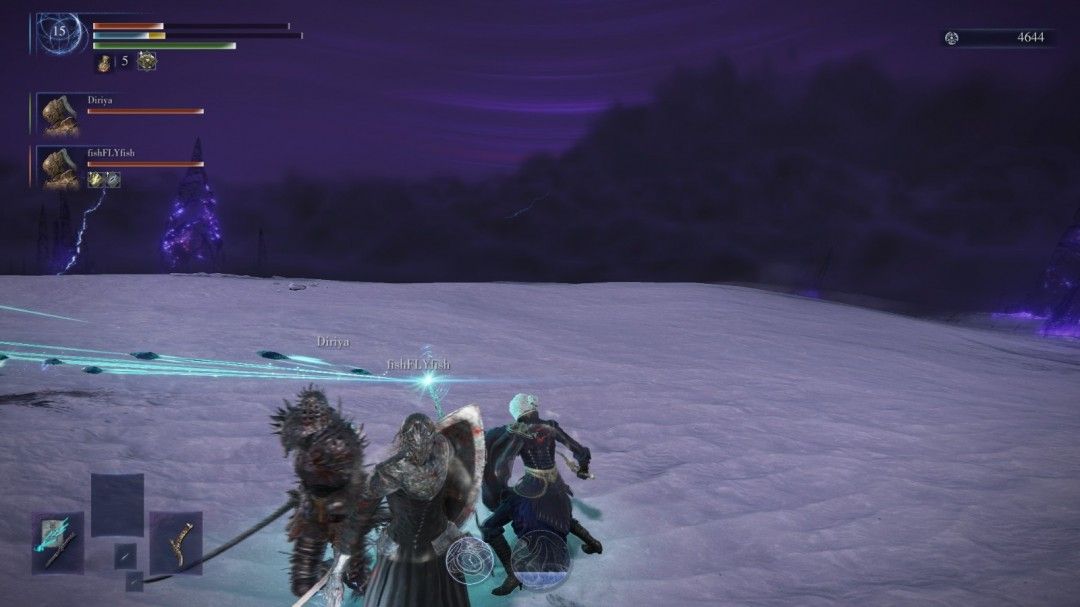This screenshot has height=607, width=1080.
Task: Inspect the grey buff icon under fishFLYfish
Action: (x=113, y=179)
